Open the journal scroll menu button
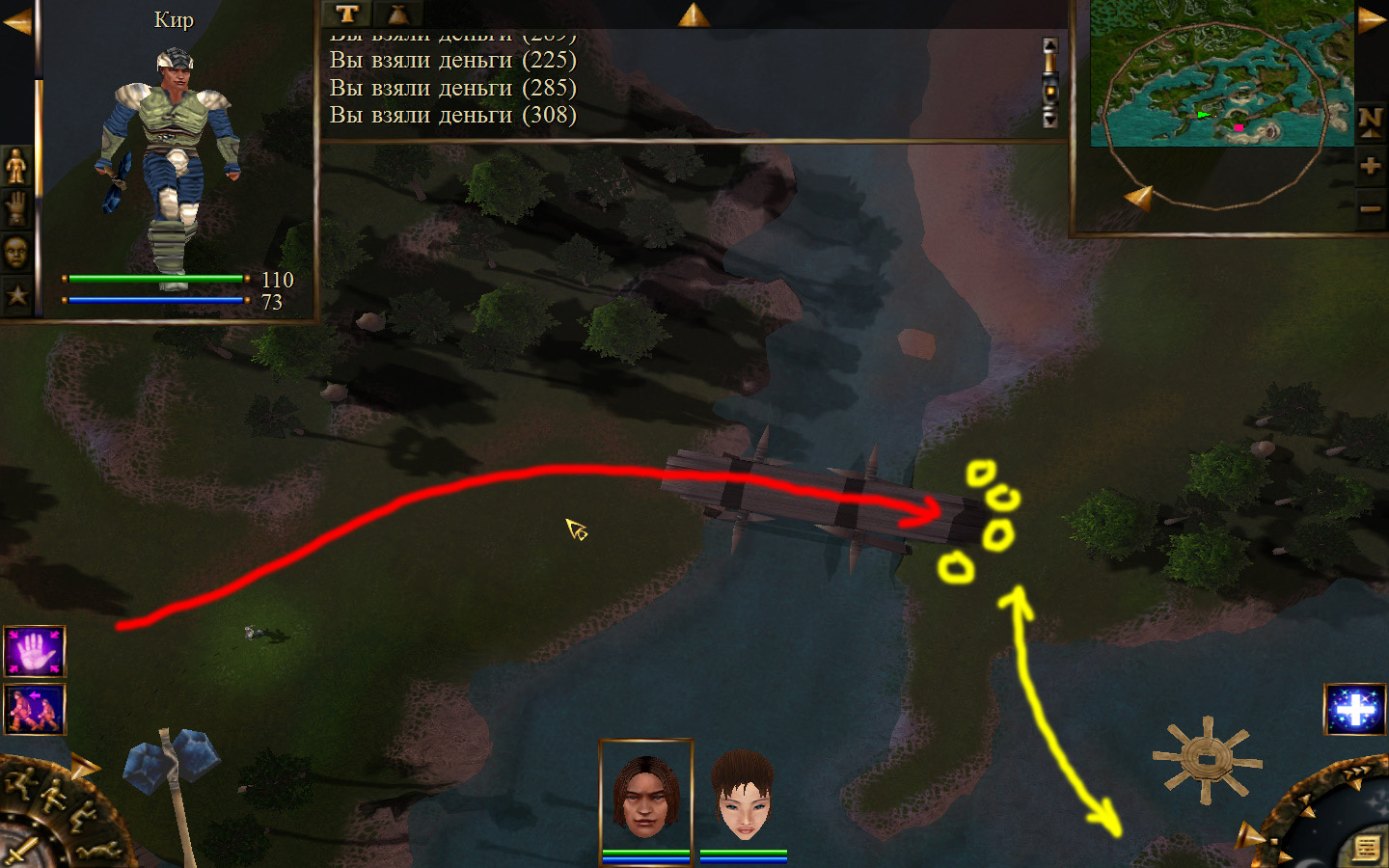Screen dimensions: 1389x868 pos(1366,847)
